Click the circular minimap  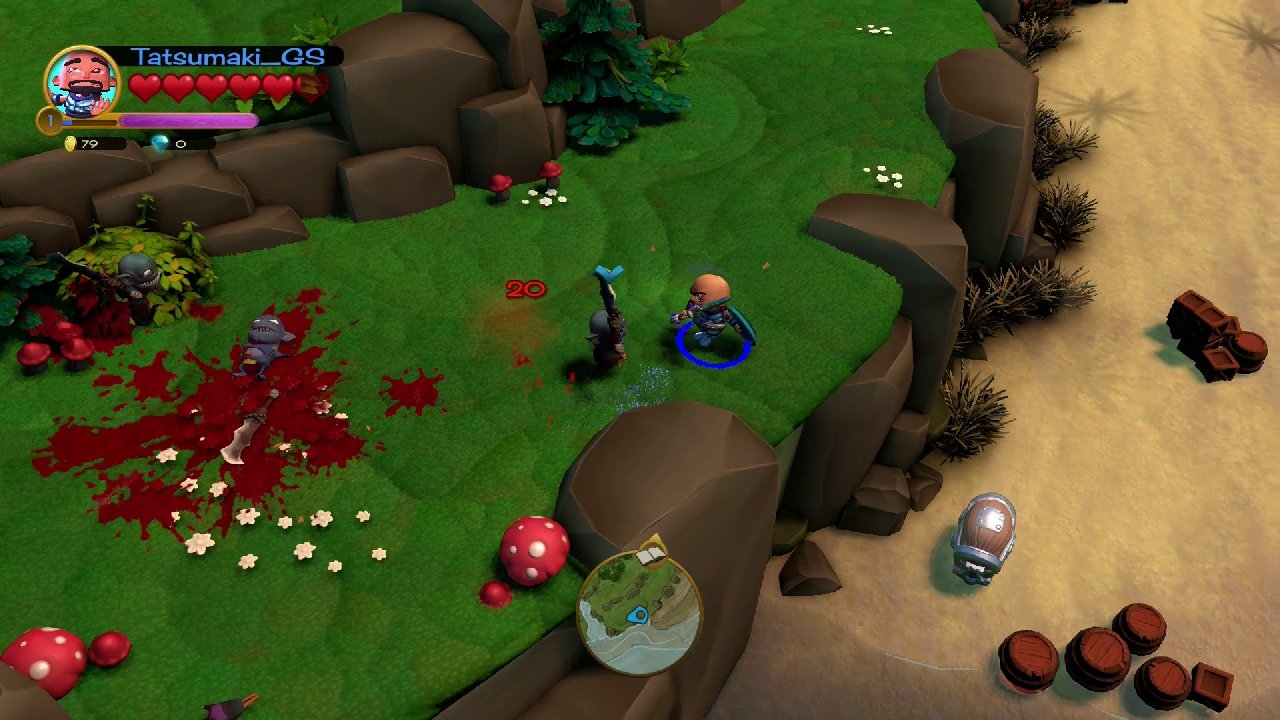tap(639, 612)
